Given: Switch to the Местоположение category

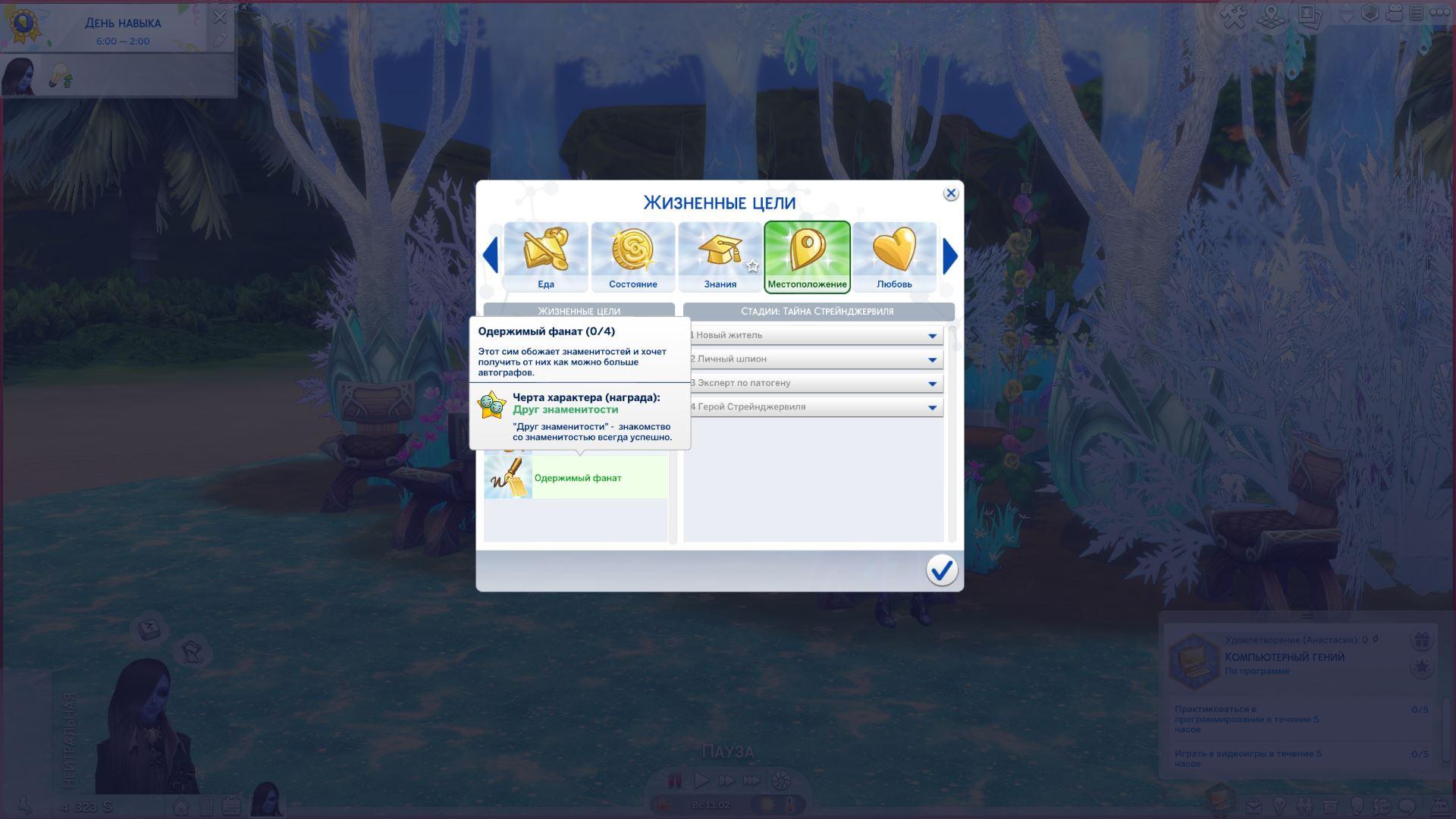Looking at the screenshot, I should tap(807, 256).
